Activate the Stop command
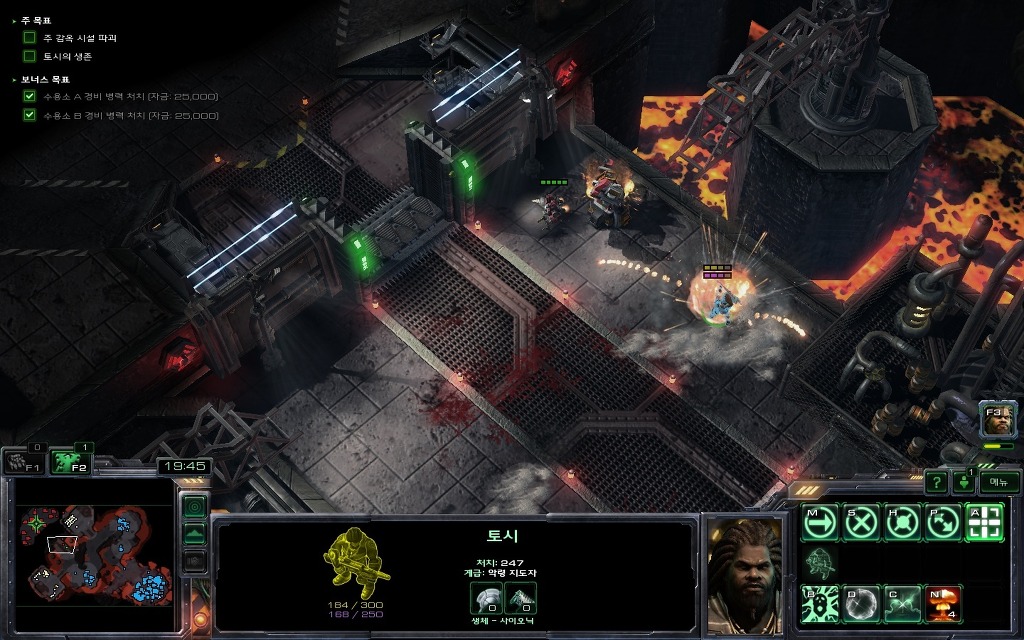 pos(861,522)
